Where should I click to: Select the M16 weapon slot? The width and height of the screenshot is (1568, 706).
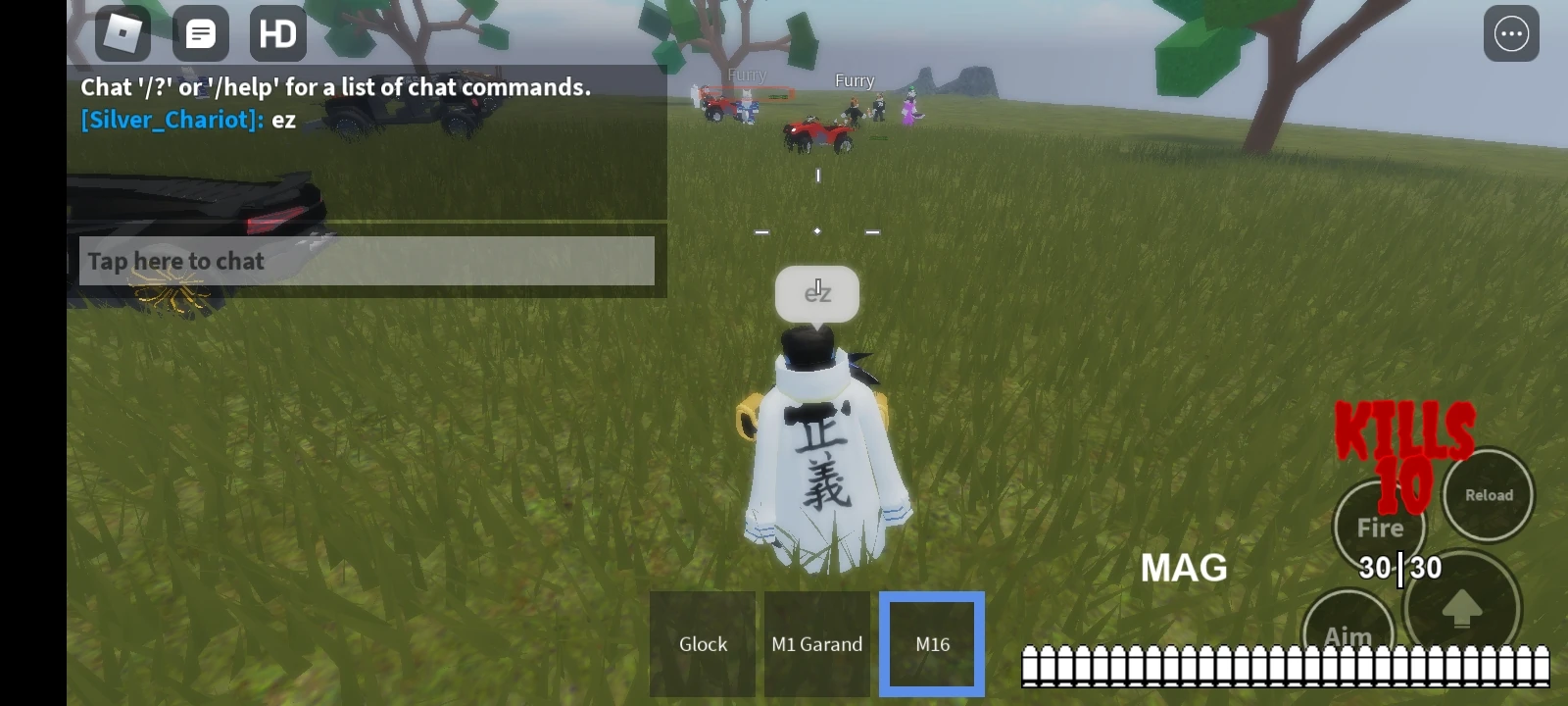[930, 642]
